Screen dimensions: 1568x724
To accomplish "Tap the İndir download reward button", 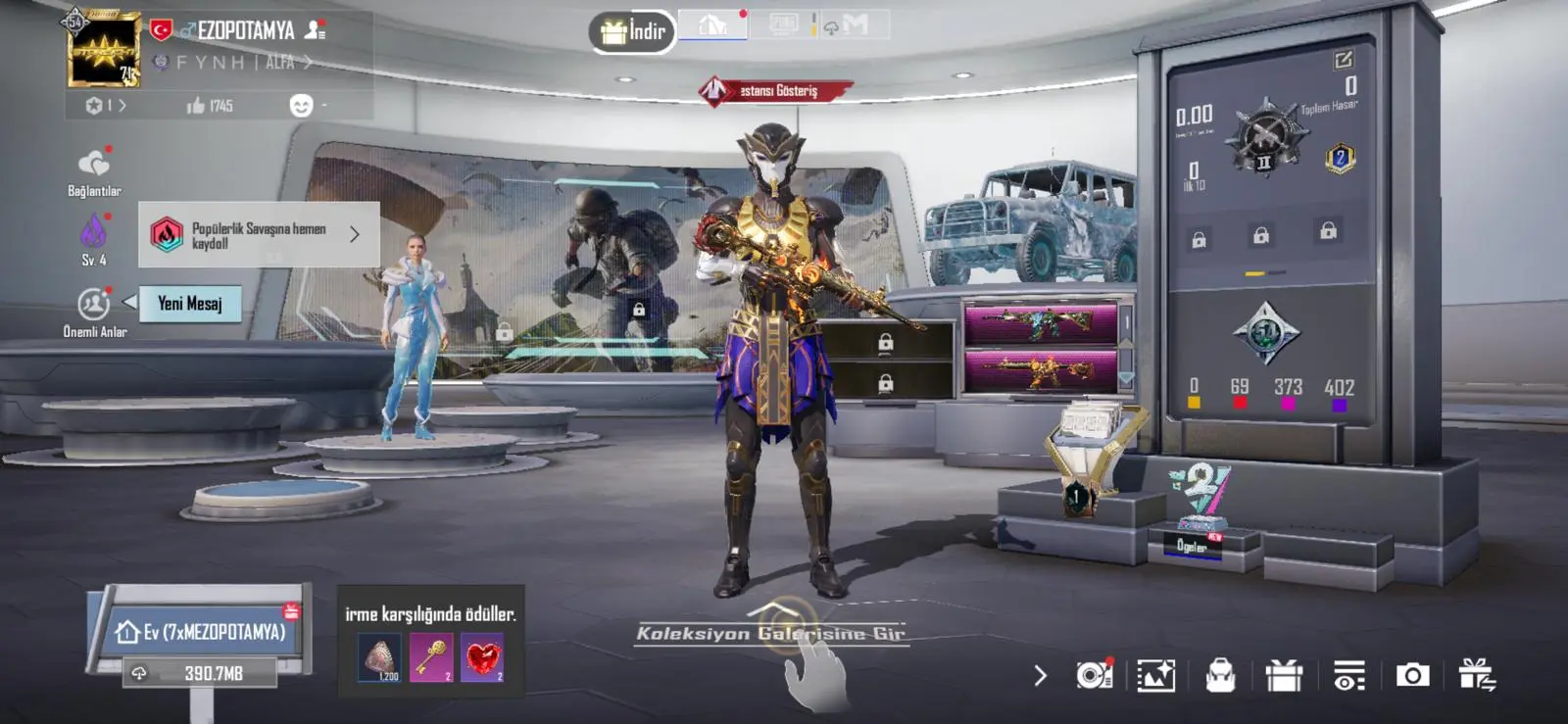I will 633,32.
